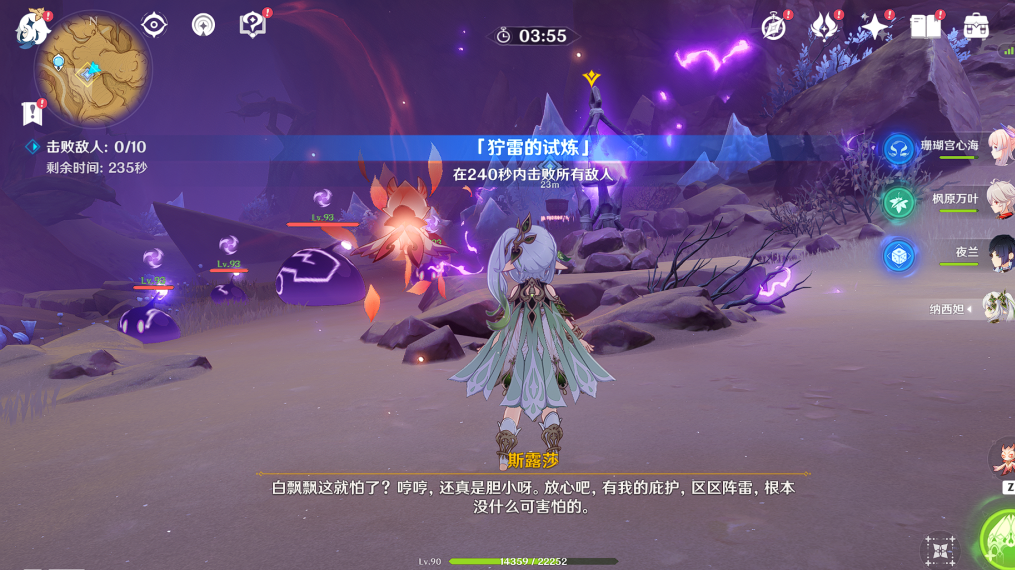
Task: Open the Paimon main menu
Action: tap(32, 27)
